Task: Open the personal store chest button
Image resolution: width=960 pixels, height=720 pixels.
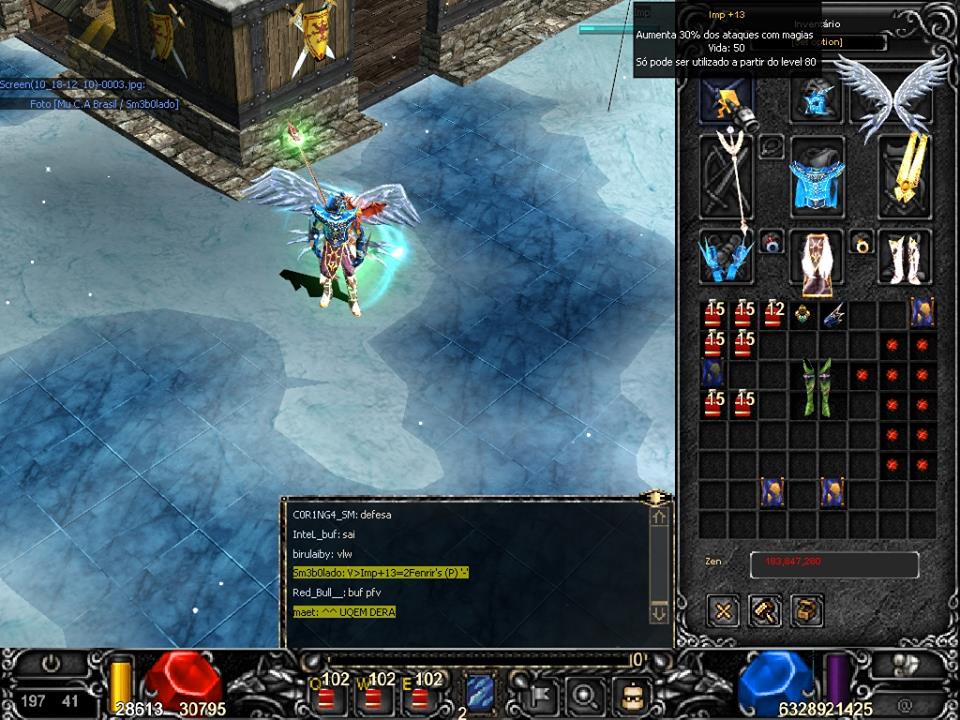Action: (x=807, y=610)
